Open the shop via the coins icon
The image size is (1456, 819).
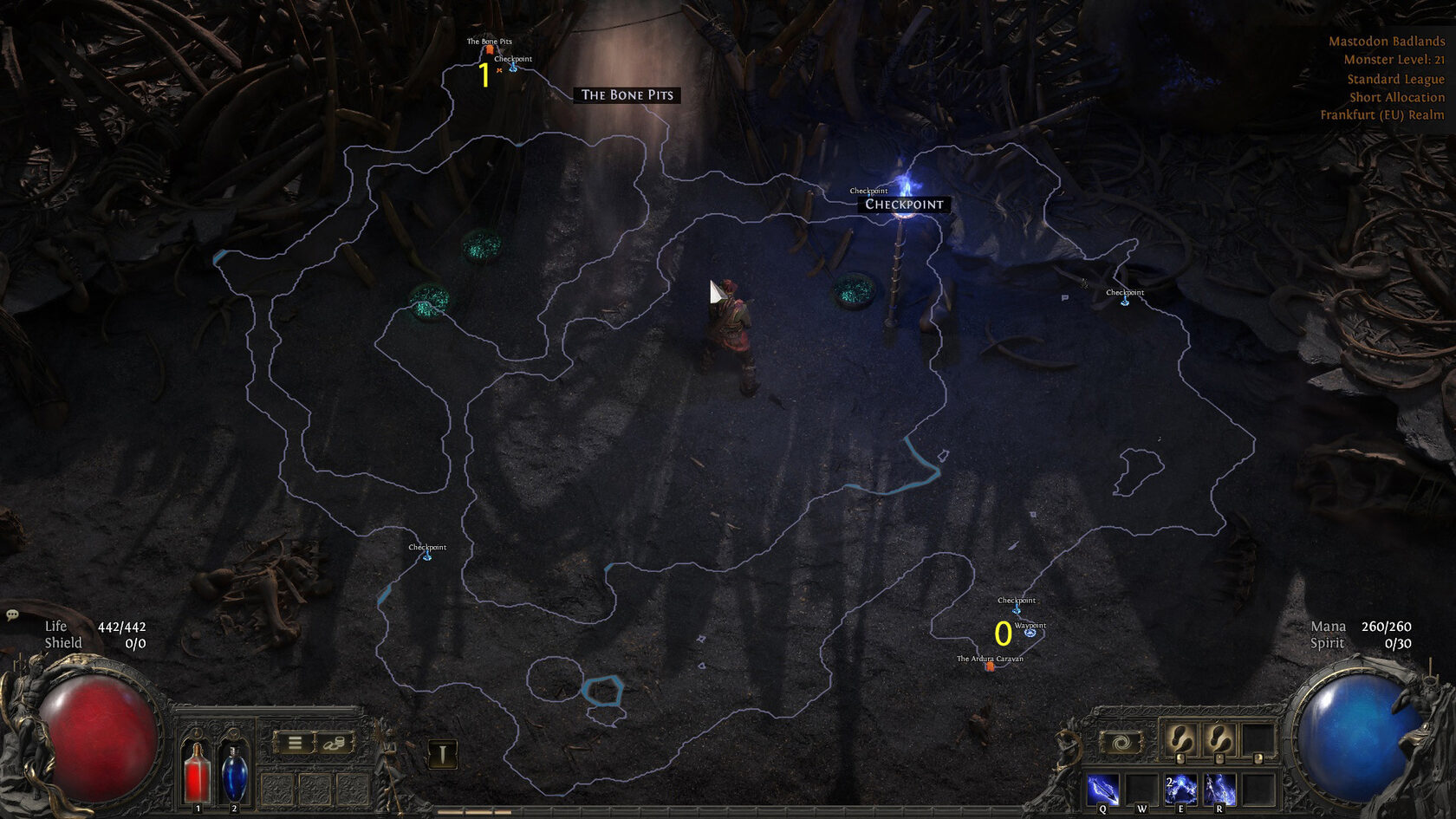(x=335, y=743)
